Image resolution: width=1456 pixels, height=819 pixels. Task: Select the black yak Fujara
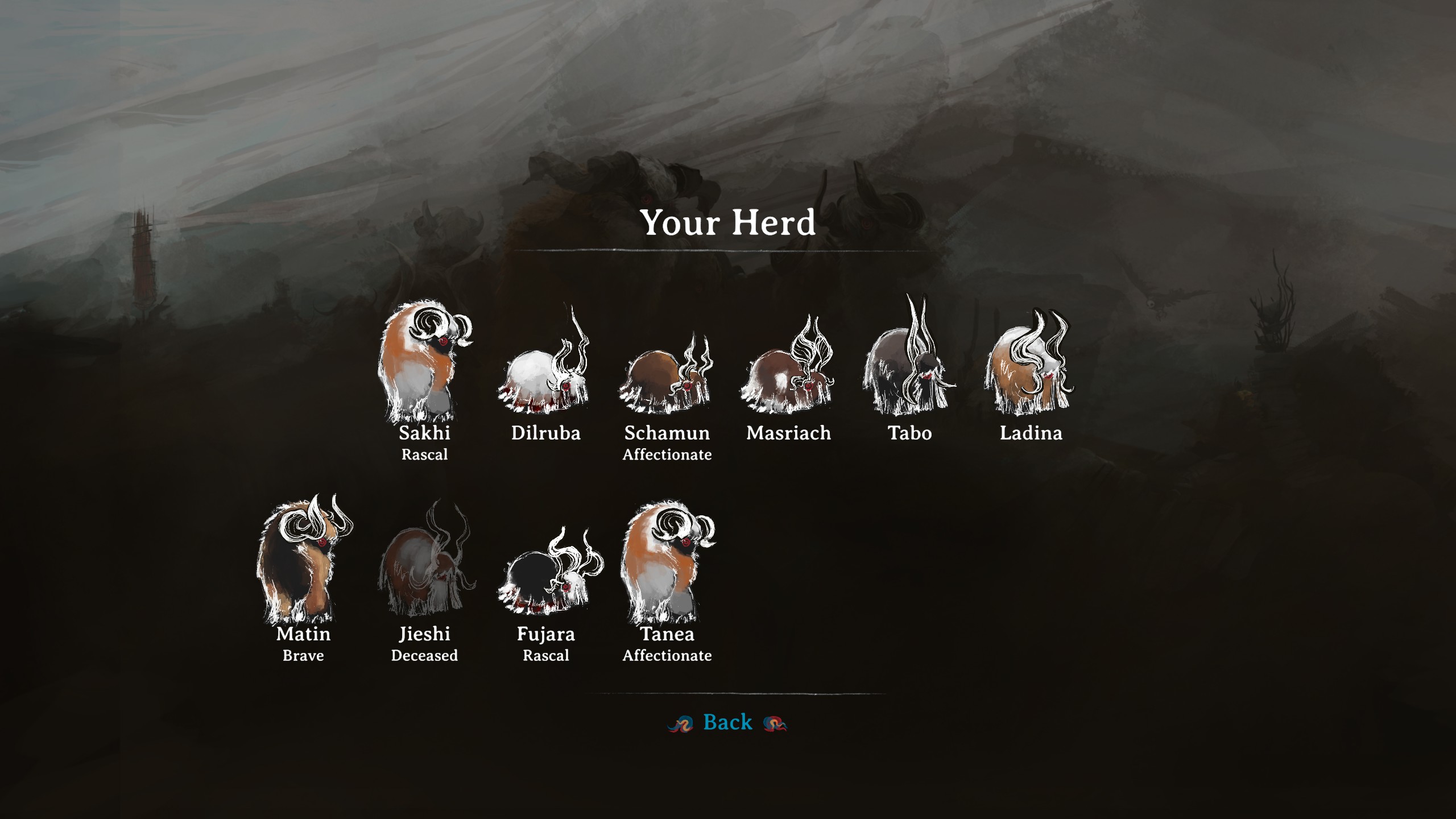545,574
